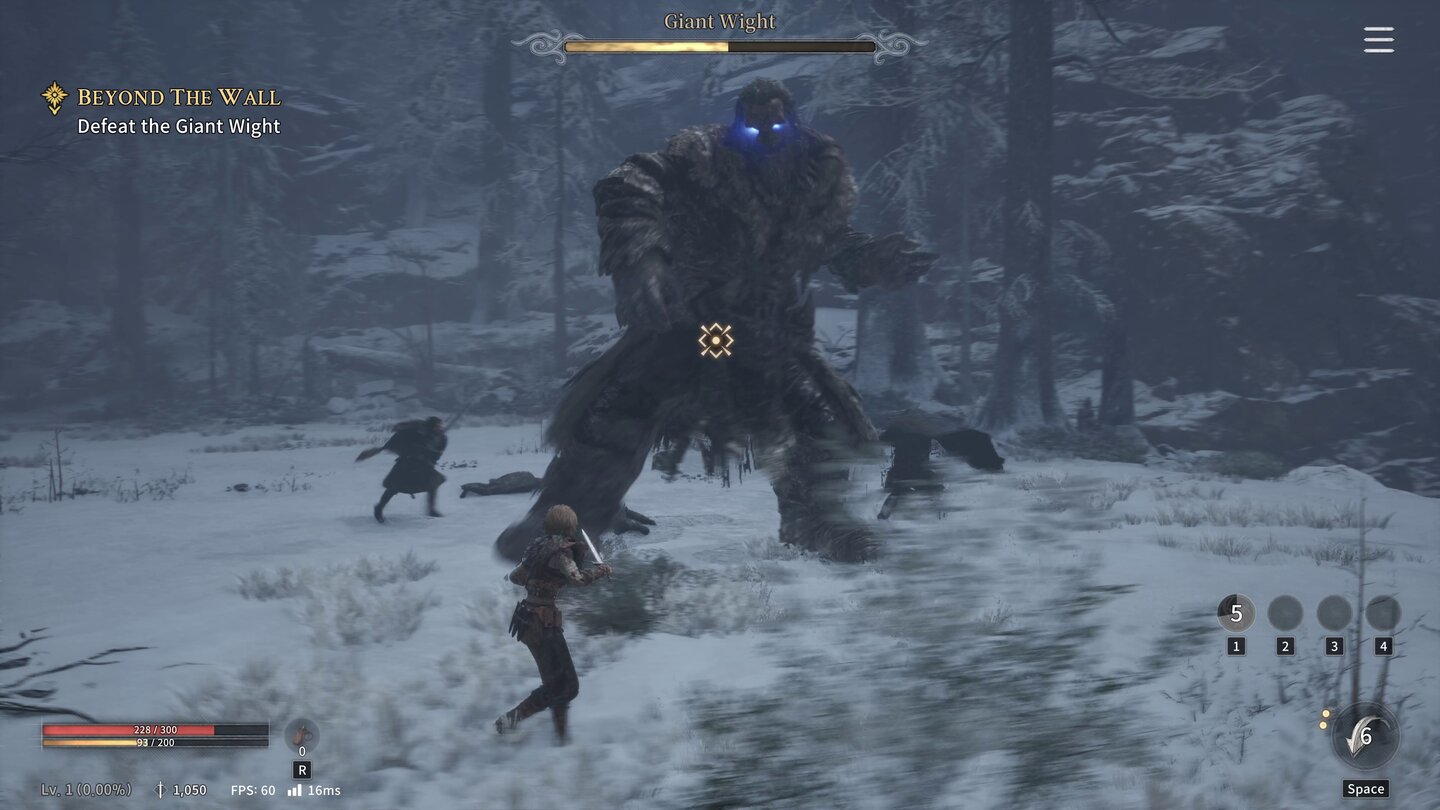Viewport: 1440px width, 810px height.
Task: Click the Beyond The Wall quest title
Action: point(178,97)
